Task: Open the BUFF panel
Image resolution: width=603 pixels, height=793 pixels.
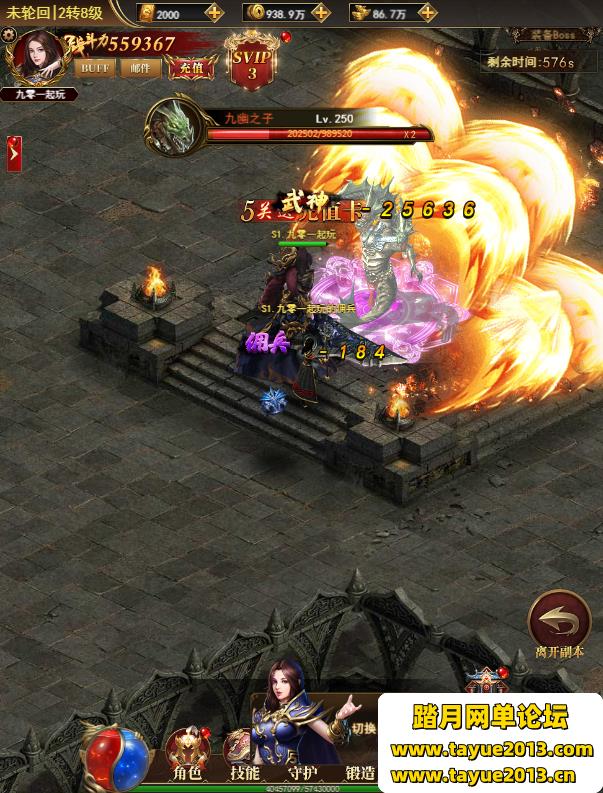Action: (x=95, y=68)
